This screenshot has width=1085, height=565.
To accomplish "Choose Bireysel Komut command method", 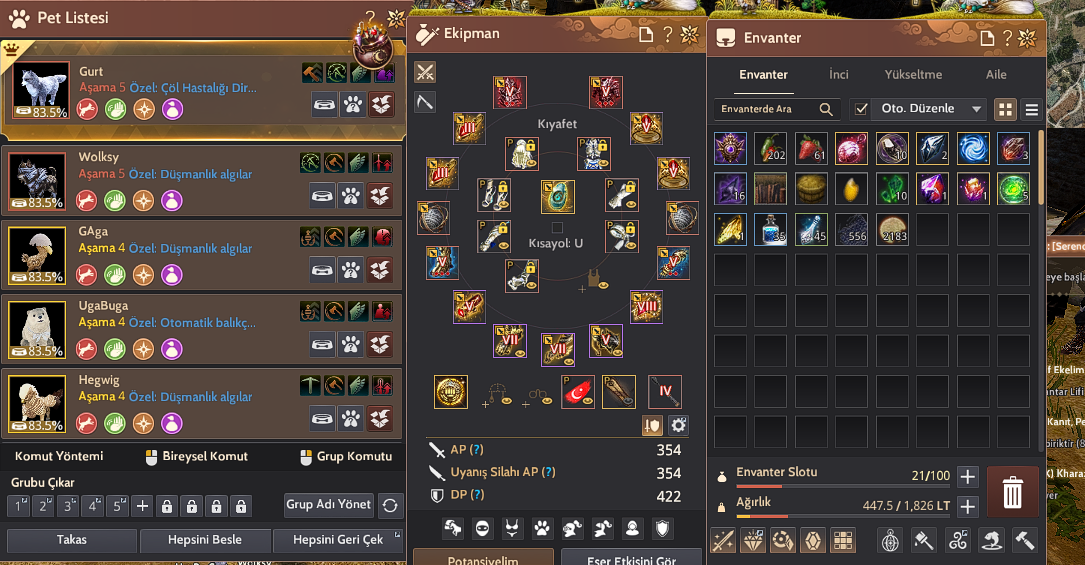I will pyautogui.click(x=196, y=456).
